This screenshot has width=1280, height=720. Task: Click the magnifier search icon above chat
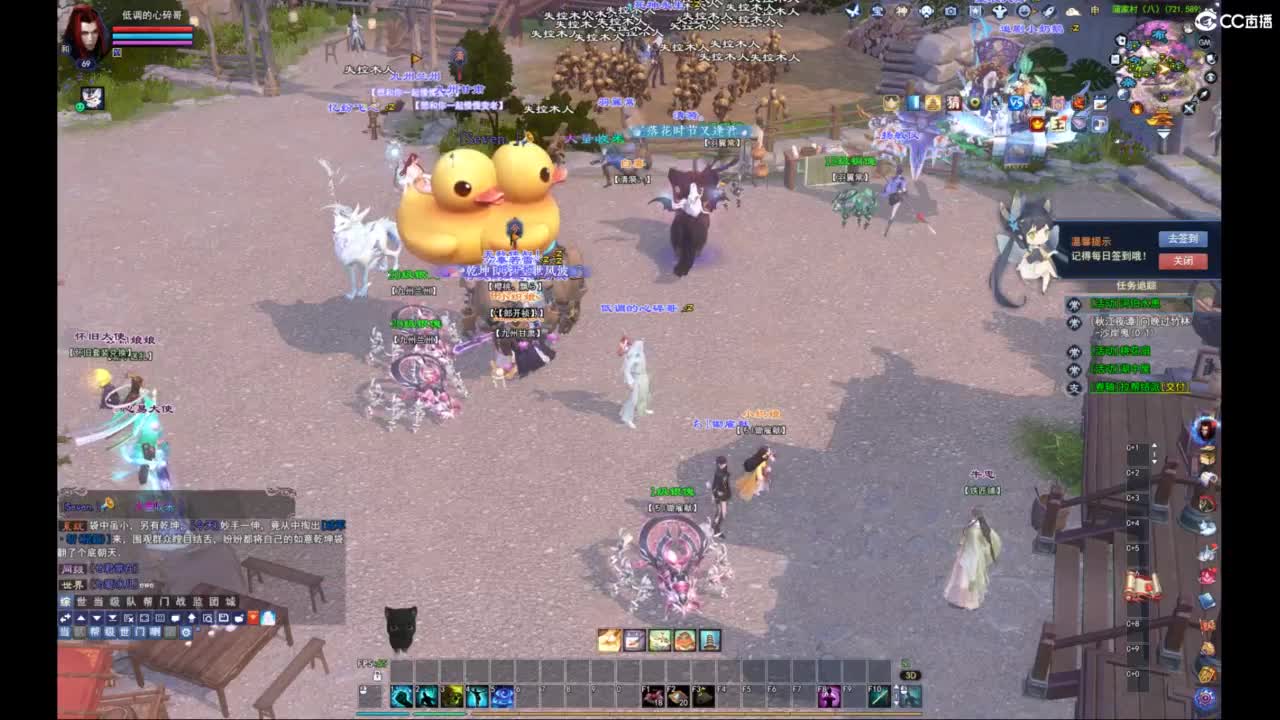tap(208, 619)
